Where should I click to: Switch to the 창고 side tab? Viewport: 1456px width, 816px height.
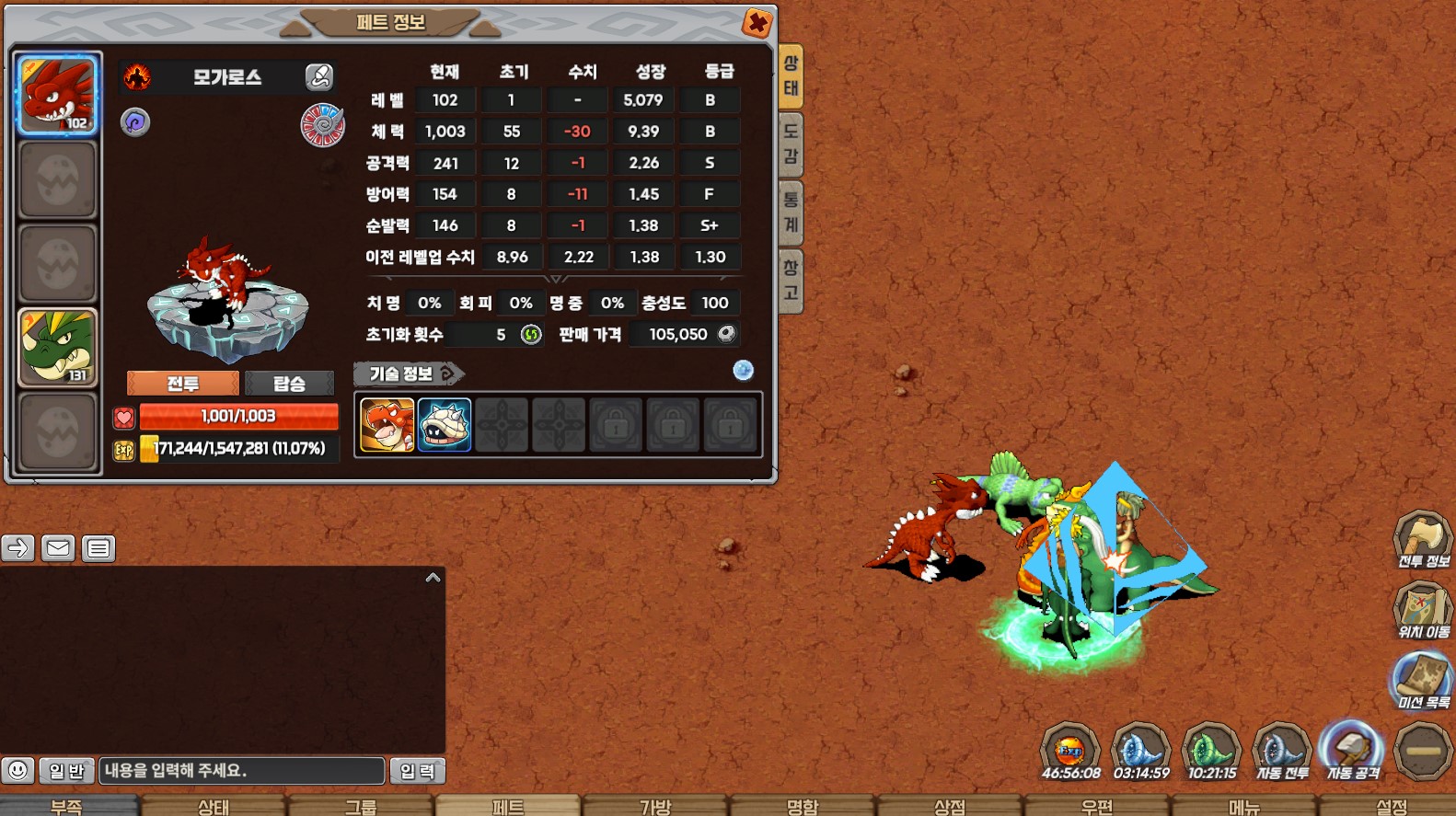click(x=791, y=281)
